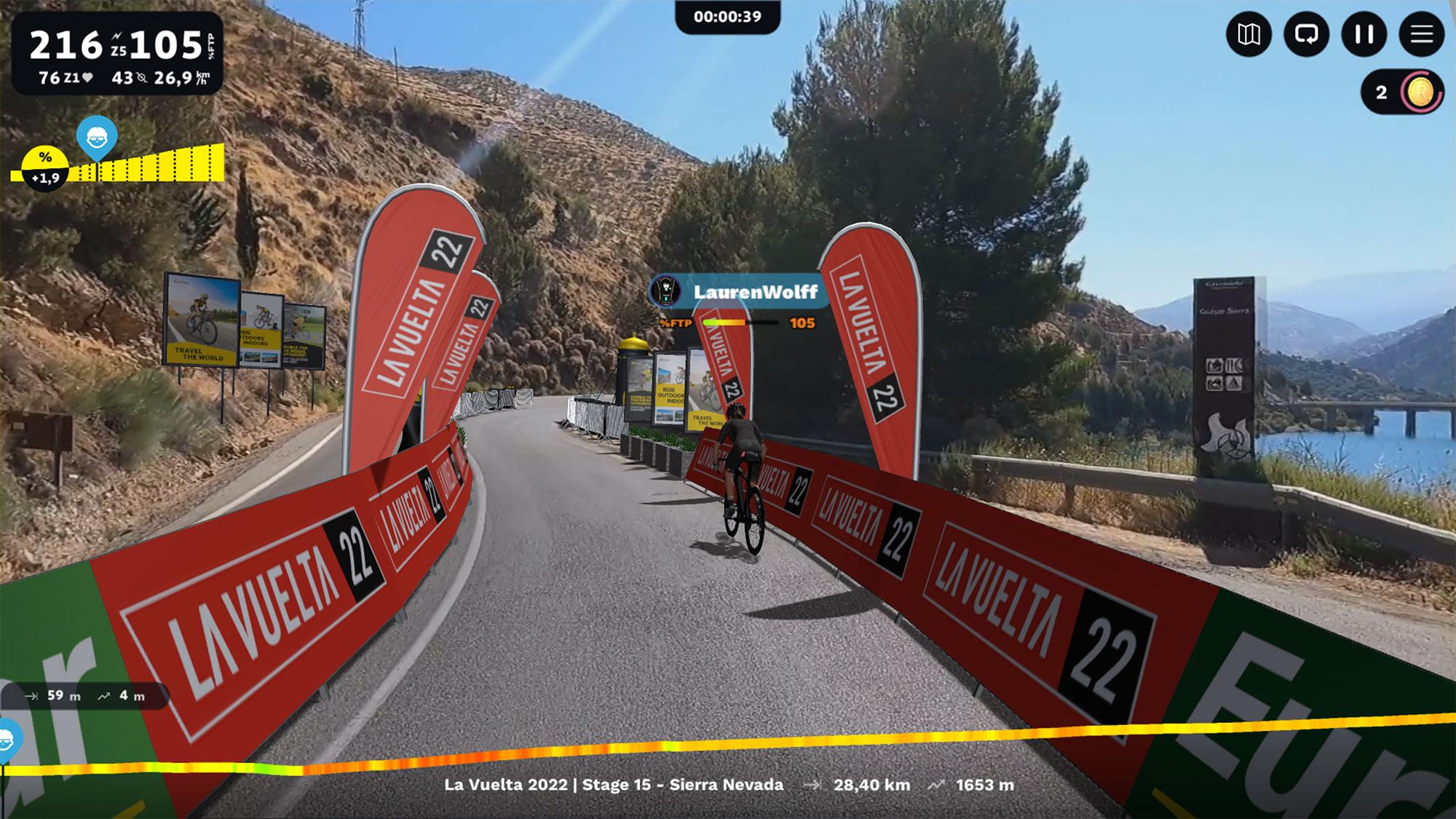Click the U-turn loop button

pos(1306,34)
